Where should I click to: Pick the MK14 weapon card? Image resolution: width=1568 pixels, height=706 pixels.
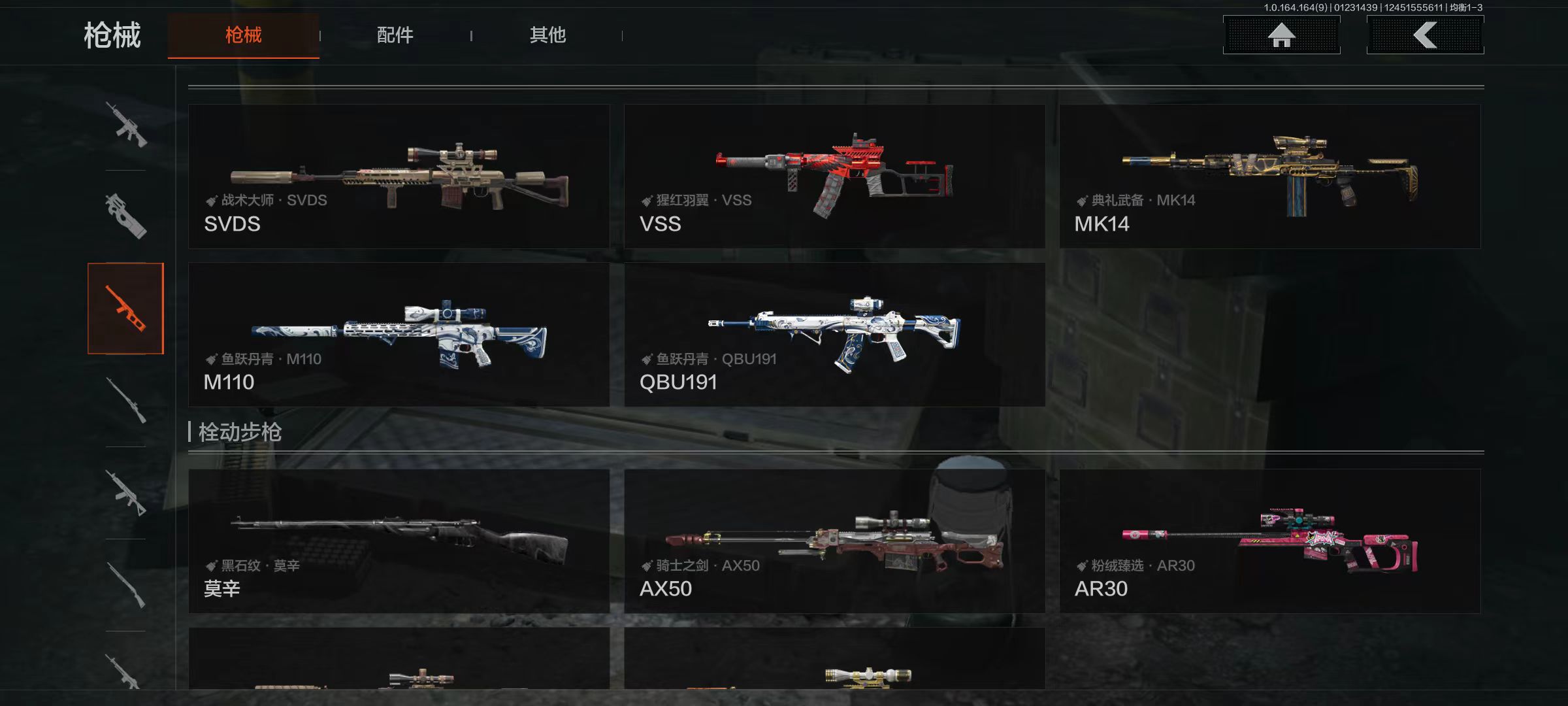tap(1269, 176)
